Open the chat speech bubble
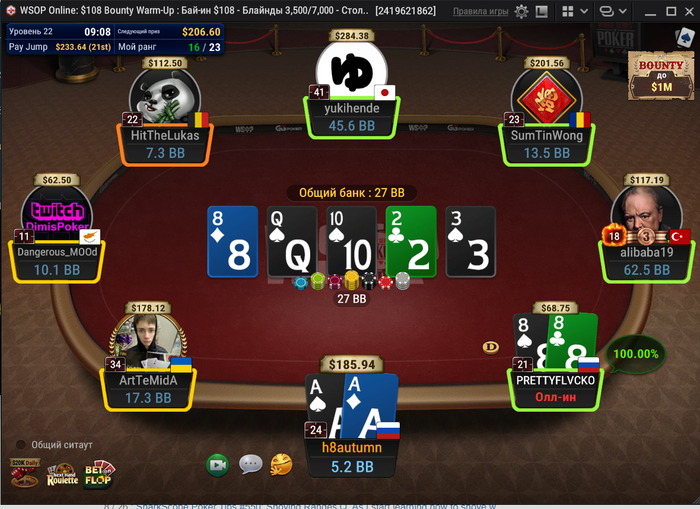 point(250,464)
